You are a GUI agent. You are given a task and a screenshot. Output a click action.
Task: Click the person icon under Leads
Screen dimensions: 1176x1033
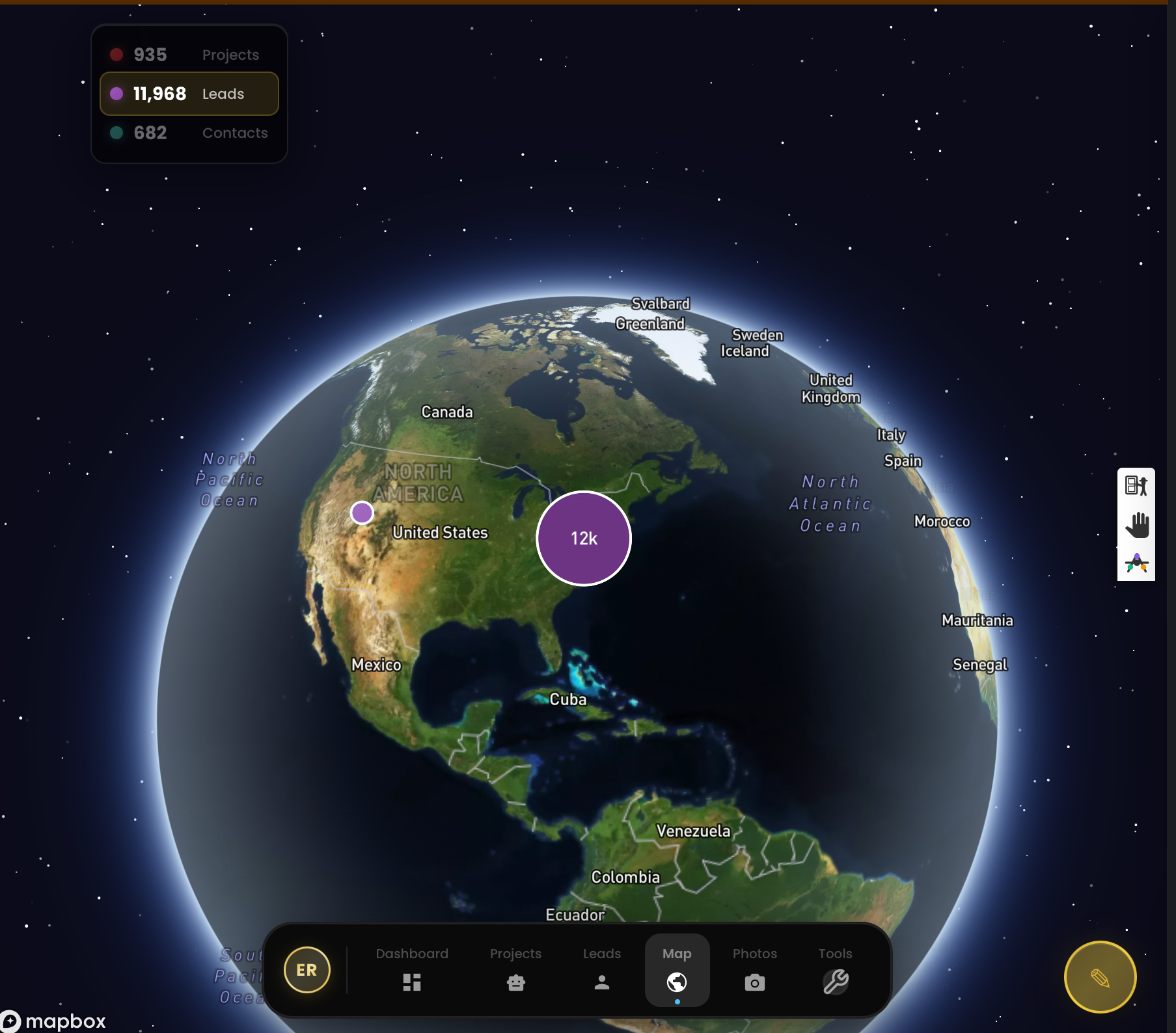[602, 982]
